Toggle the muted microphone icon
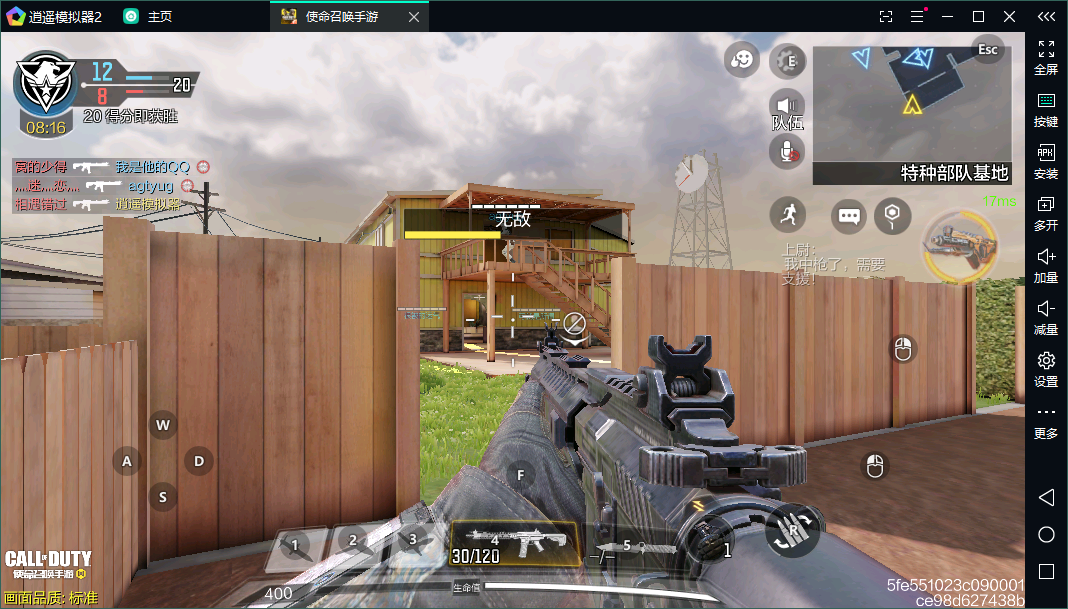 [787, 151]
